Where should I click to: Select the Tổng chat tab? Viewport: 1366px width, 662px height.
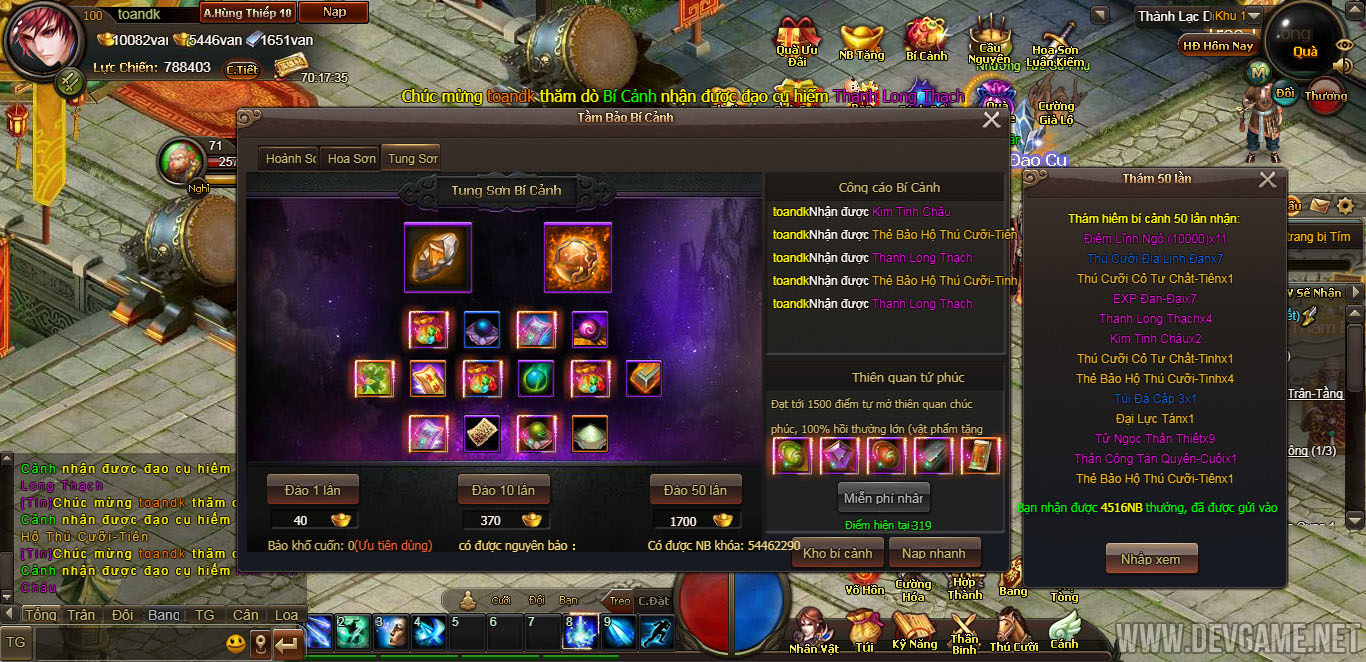tap(40, 615)
